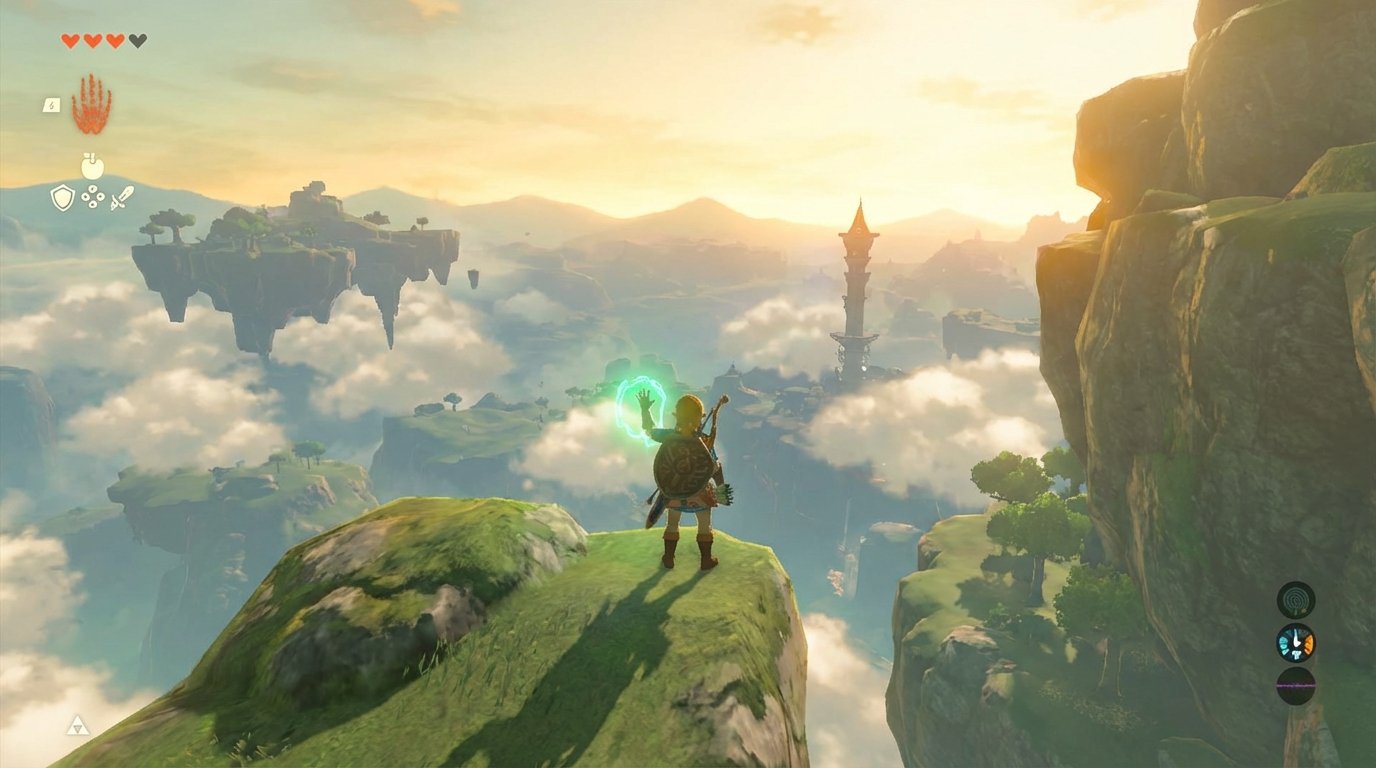
Task: Select the rune ability icon with circles
Action: (92, 197)
